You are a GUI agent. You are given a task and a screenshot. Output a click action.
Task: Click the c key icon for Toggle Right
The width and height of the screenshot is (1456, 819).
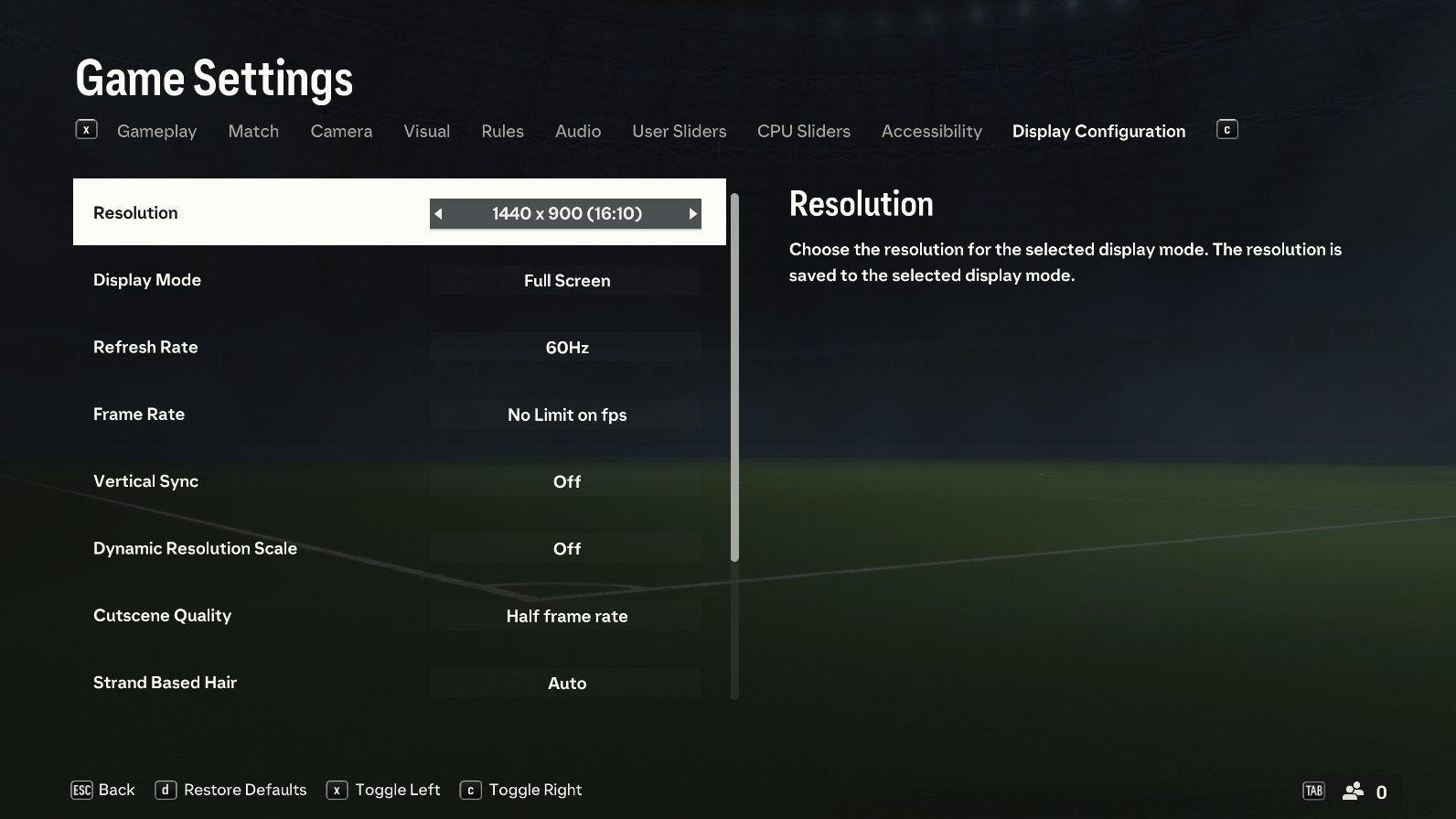(471, 789)
